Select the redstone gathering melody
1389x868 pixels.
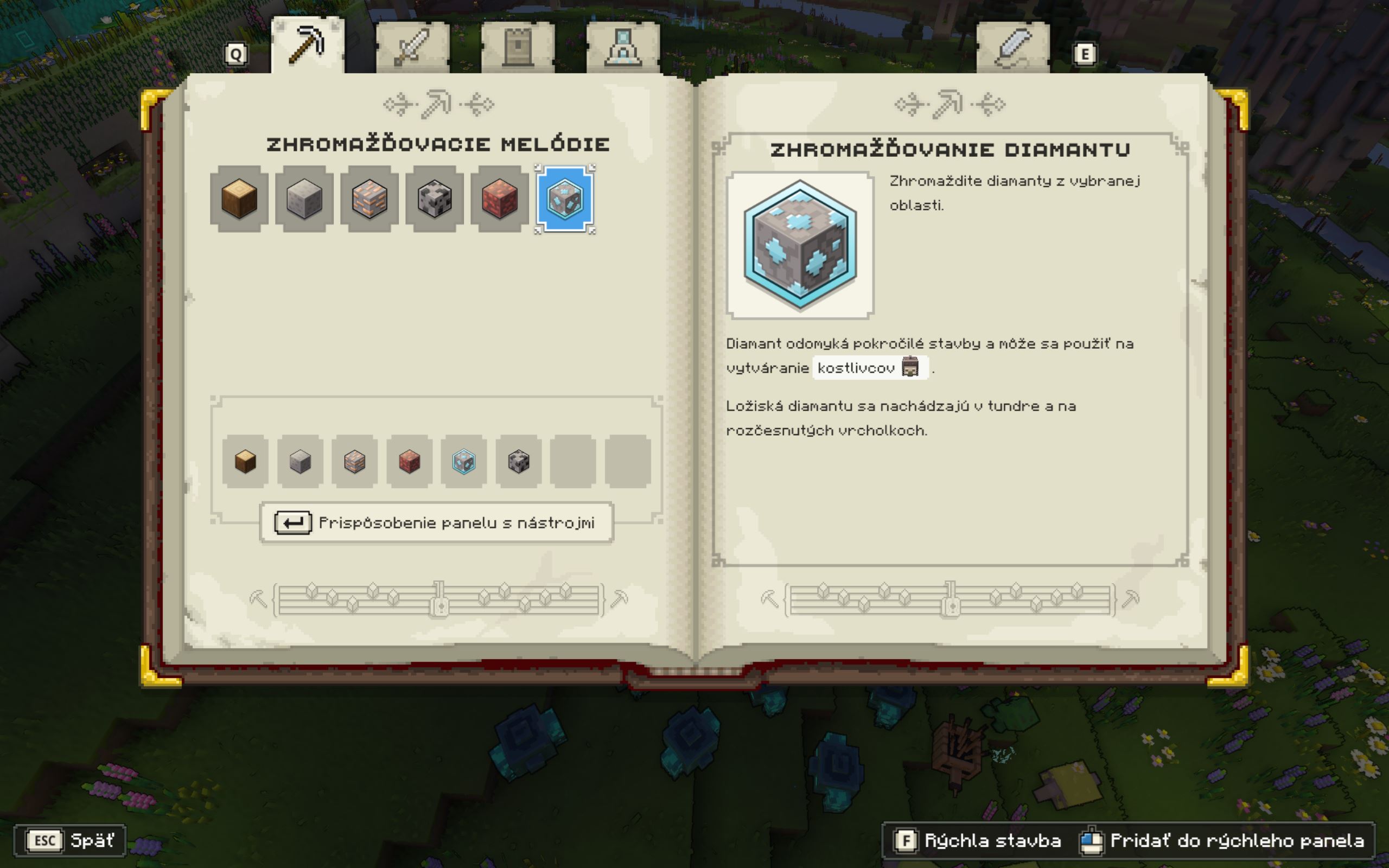pyautogui.click(x=499, y=199)
